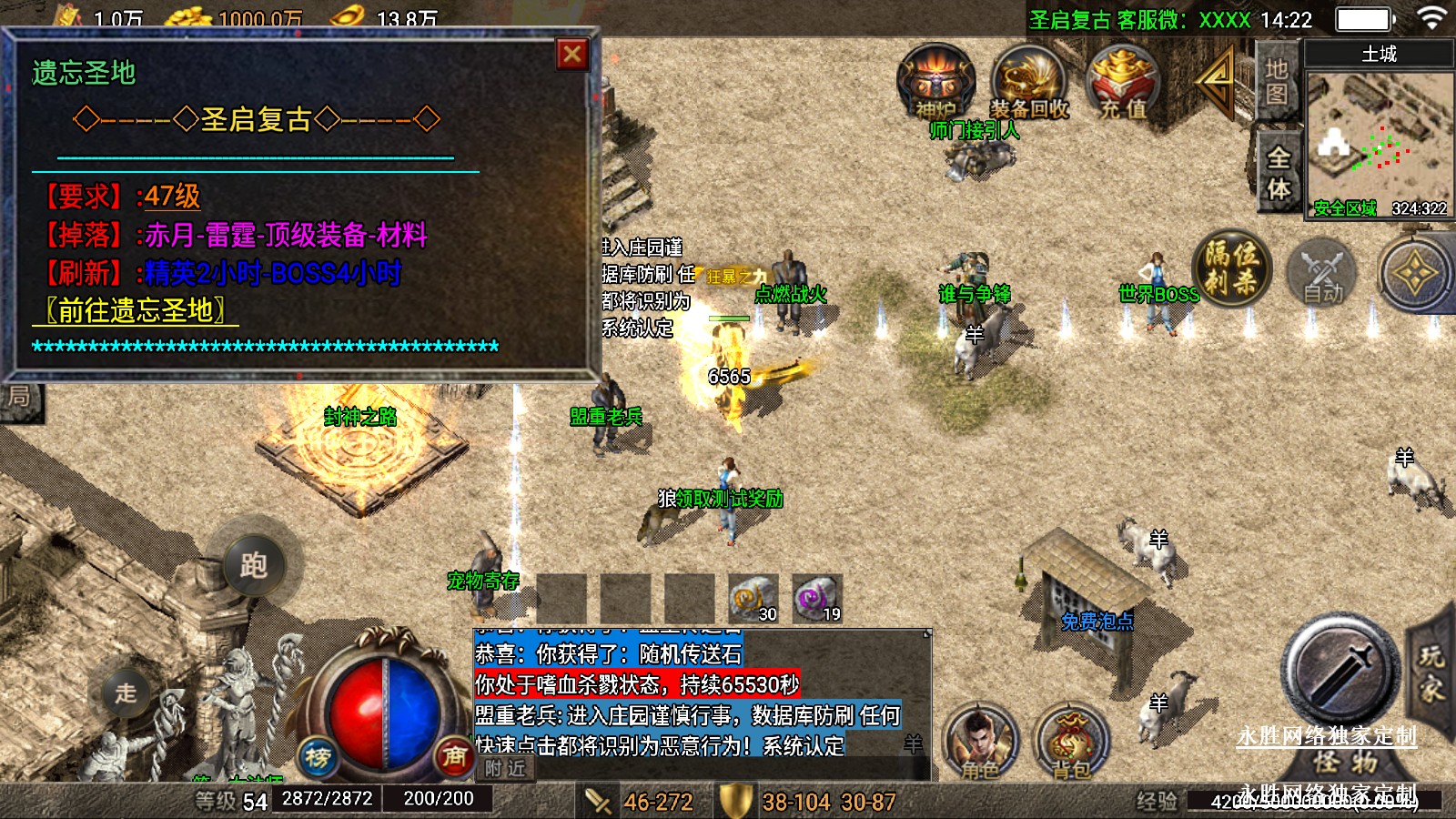This screenshot has width=1456, height=819.
Task: Follow the 前往遗忘圣地 link
Action: tap(136, 311)
